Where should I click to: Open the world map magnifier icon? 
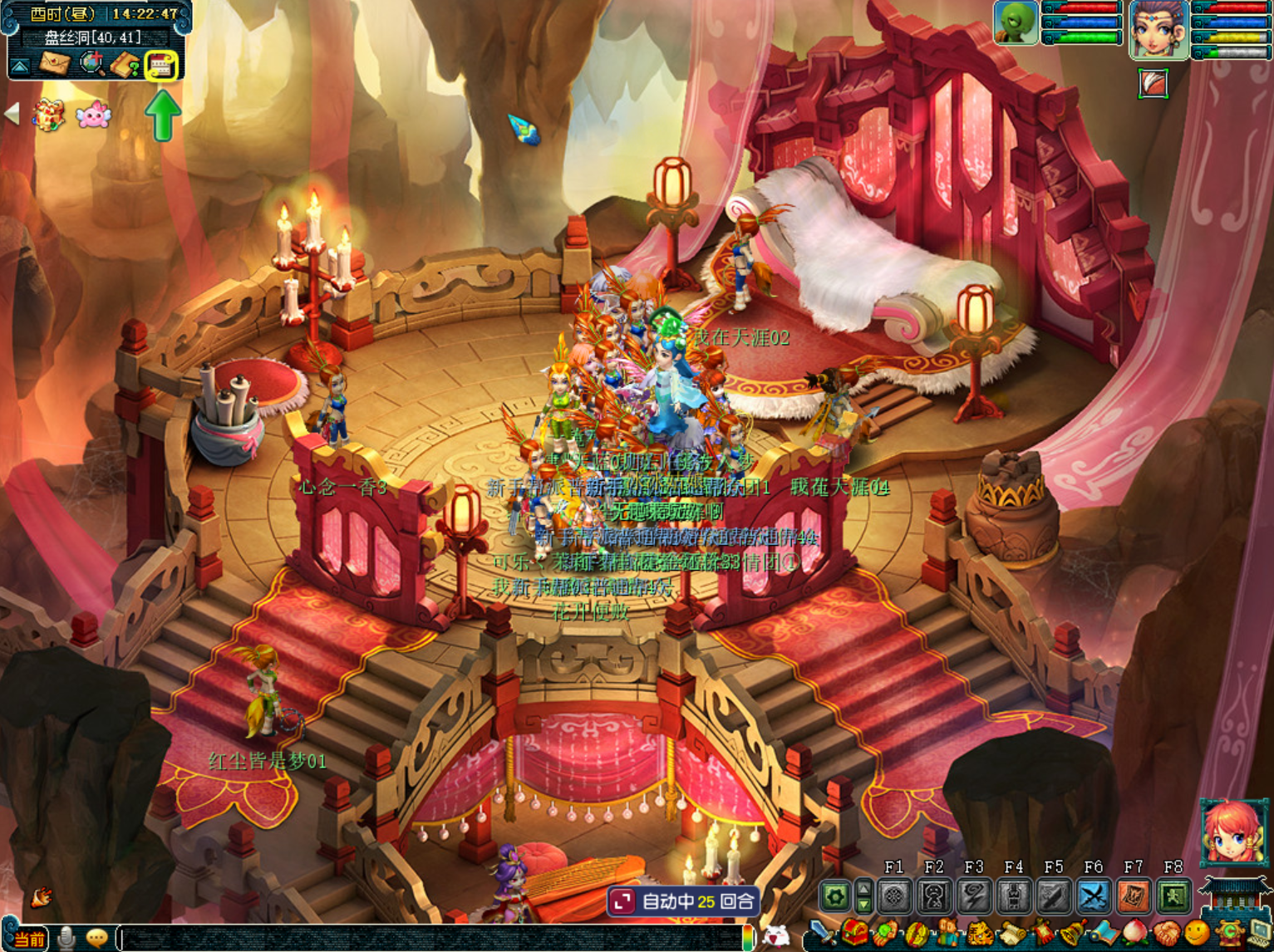pos(91,64)
